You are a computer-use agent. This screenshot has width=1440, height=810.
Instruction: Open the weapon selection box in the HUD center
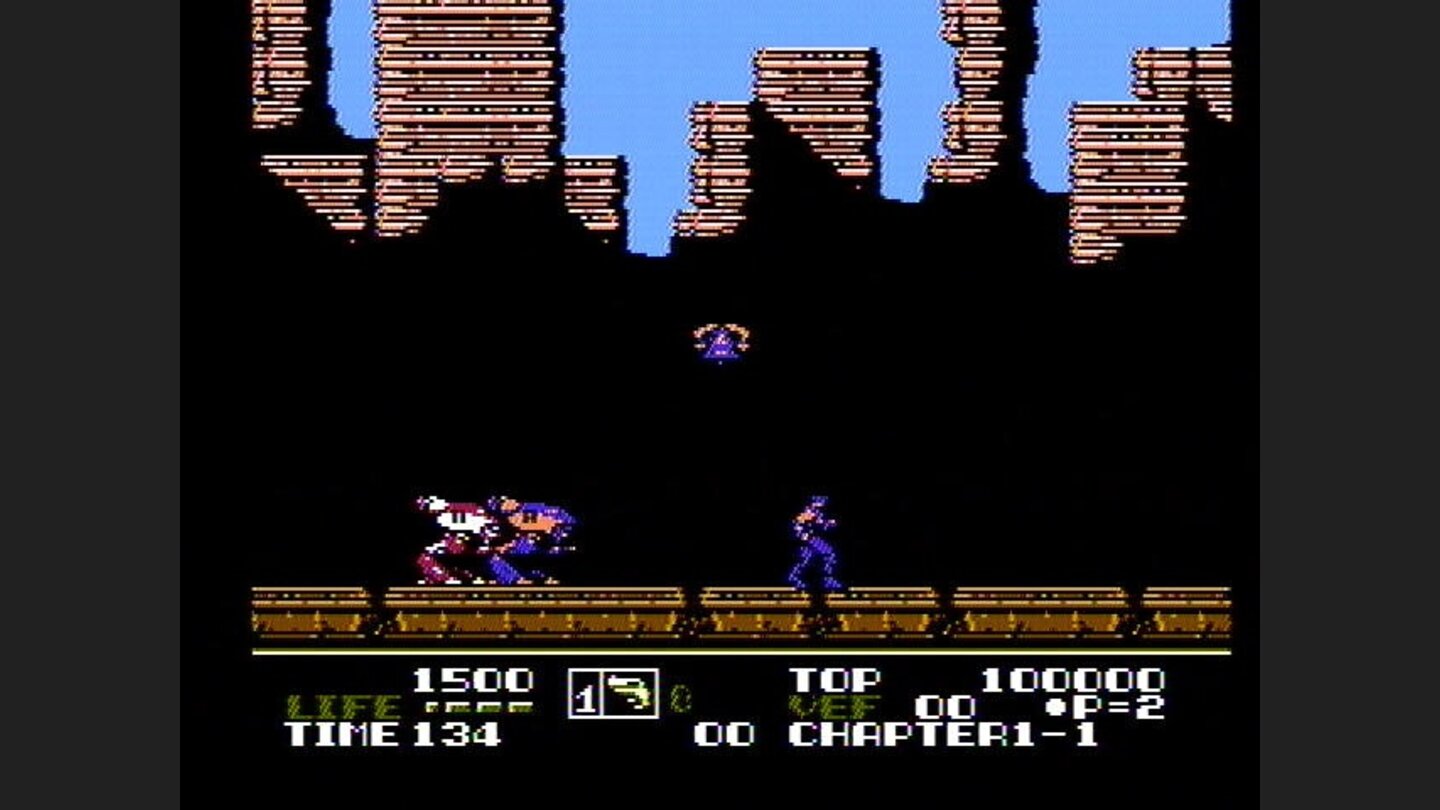pyautogui.click(x=615, y=692)
